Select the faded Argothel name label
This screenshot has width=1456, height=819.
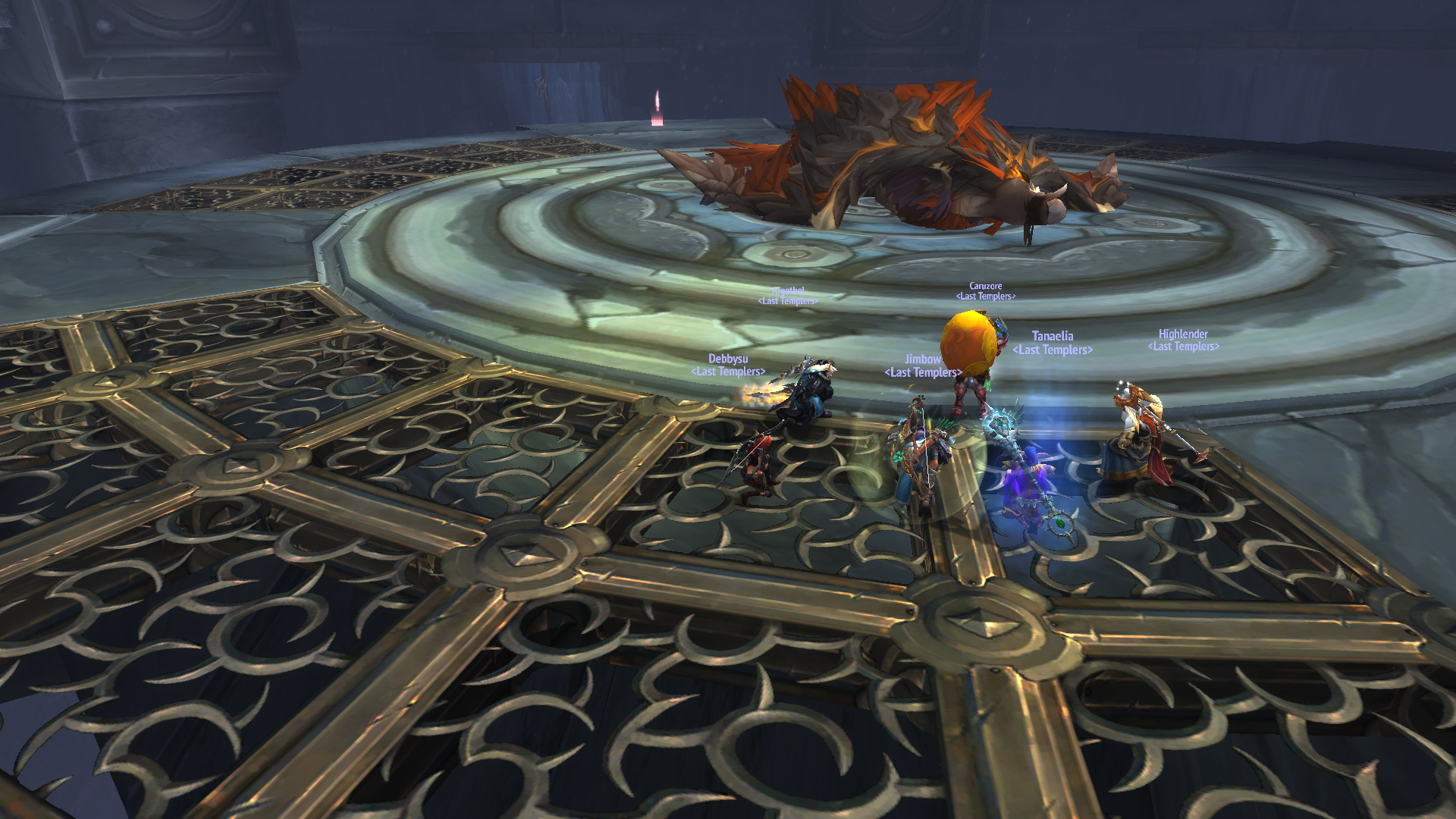tap(787, 290)
